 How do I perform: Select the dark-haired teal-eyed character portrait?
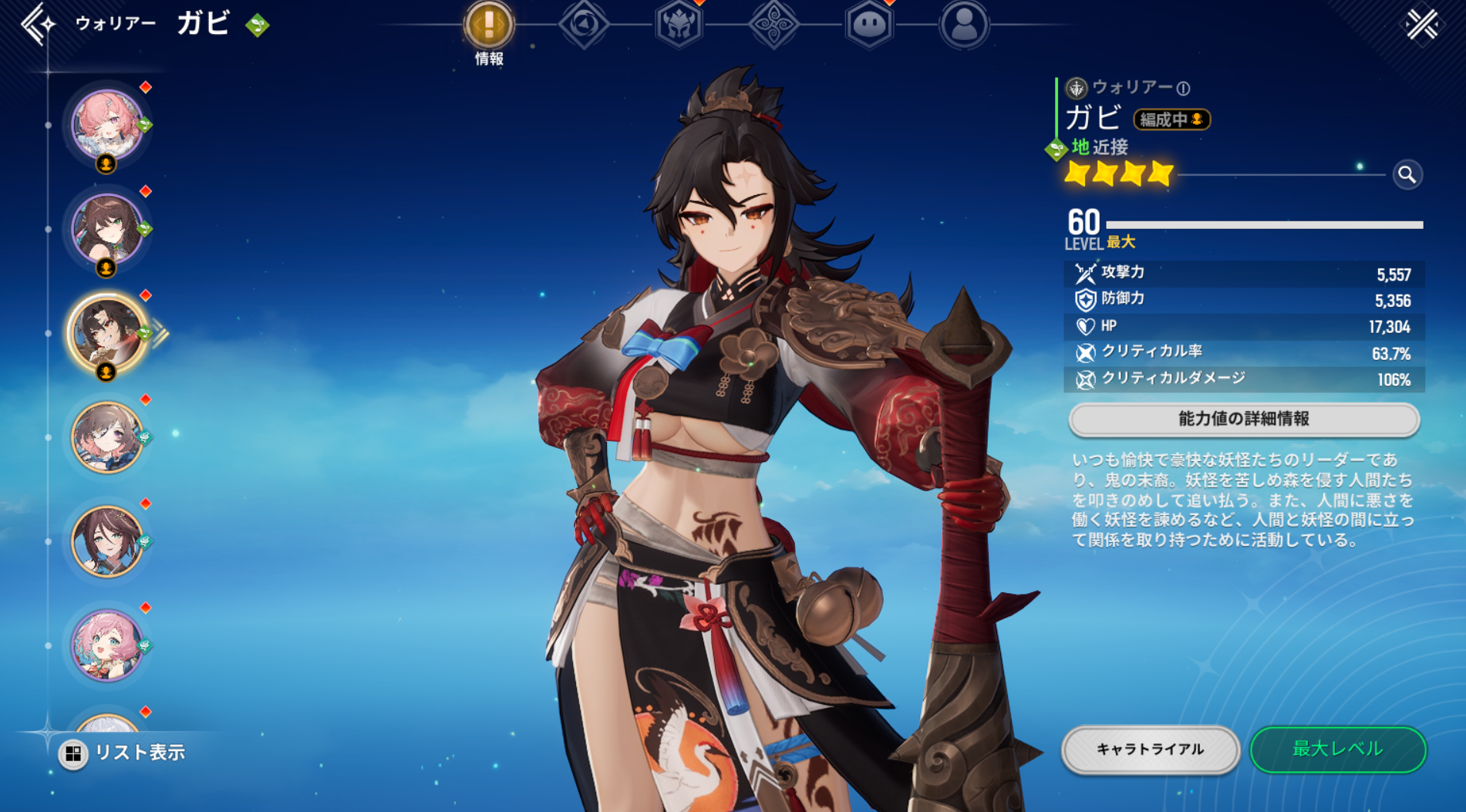[x=107, y=541]
